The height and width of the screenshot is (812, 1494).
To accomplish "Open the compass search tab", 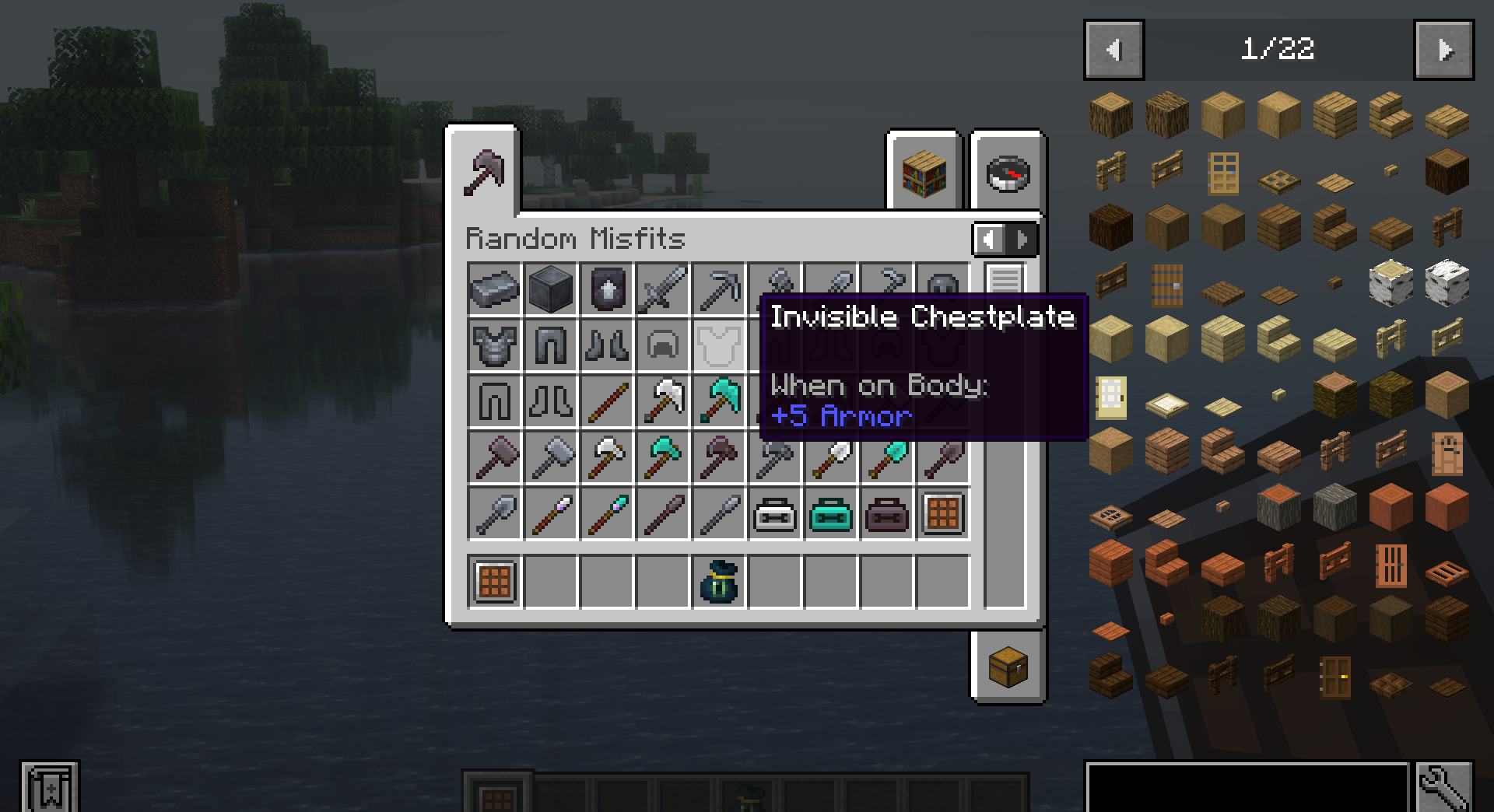I will (1008, 173).
